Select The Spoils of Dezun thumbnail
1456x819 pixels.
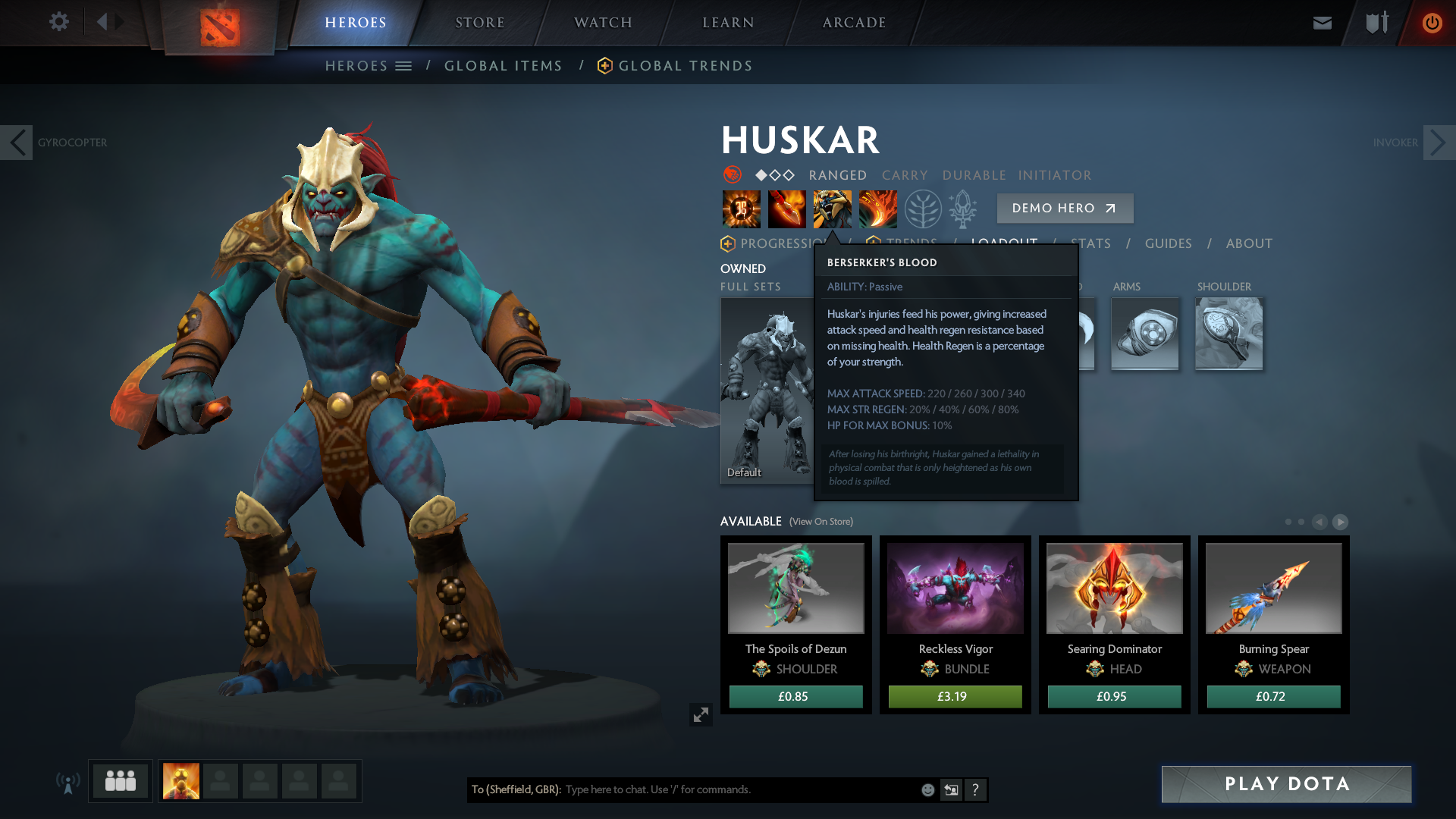click(x=795, y=588)
